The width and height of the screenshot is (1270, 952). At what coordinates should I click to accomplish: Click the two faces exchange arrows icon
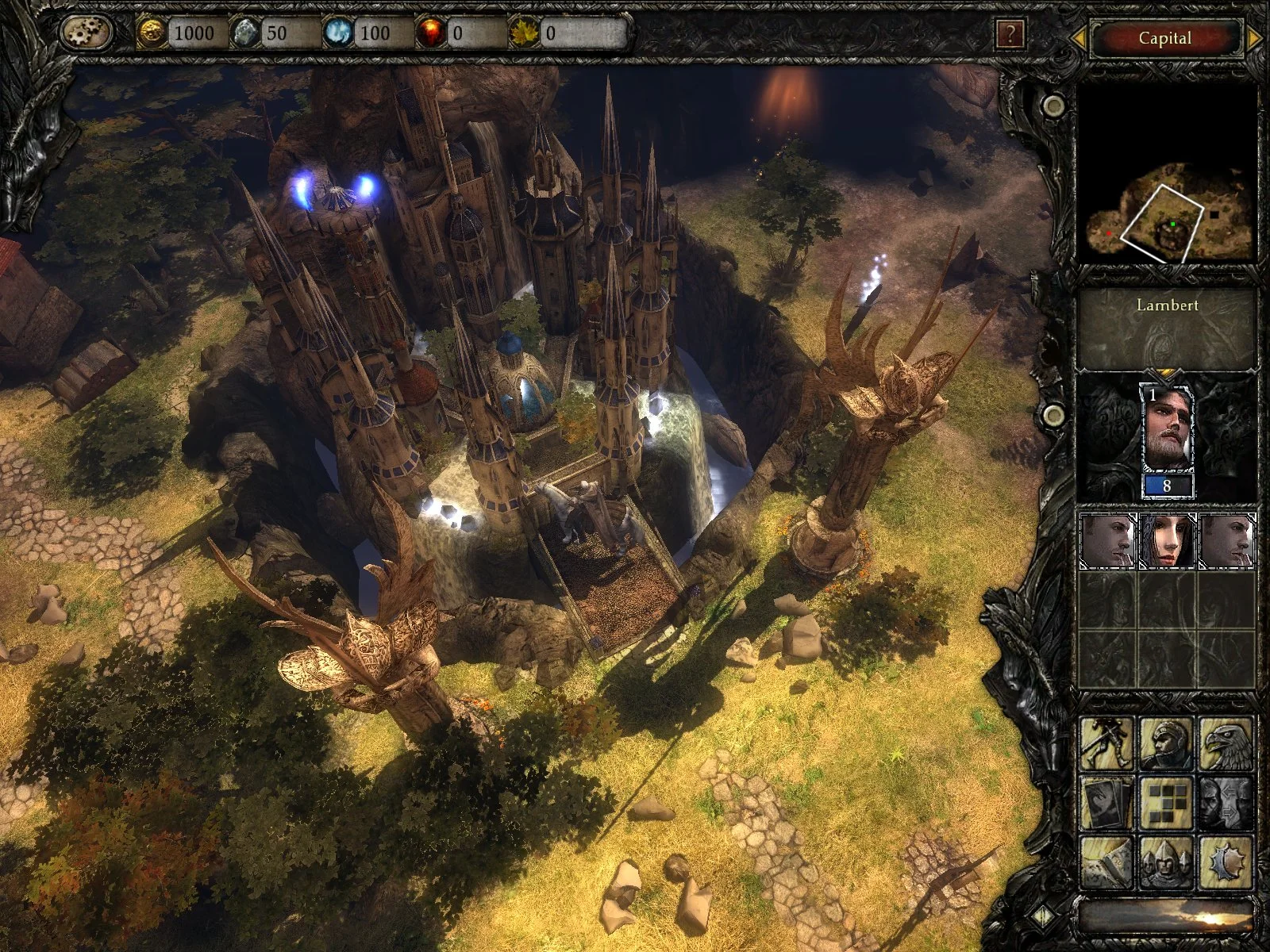coord(1226,803)
